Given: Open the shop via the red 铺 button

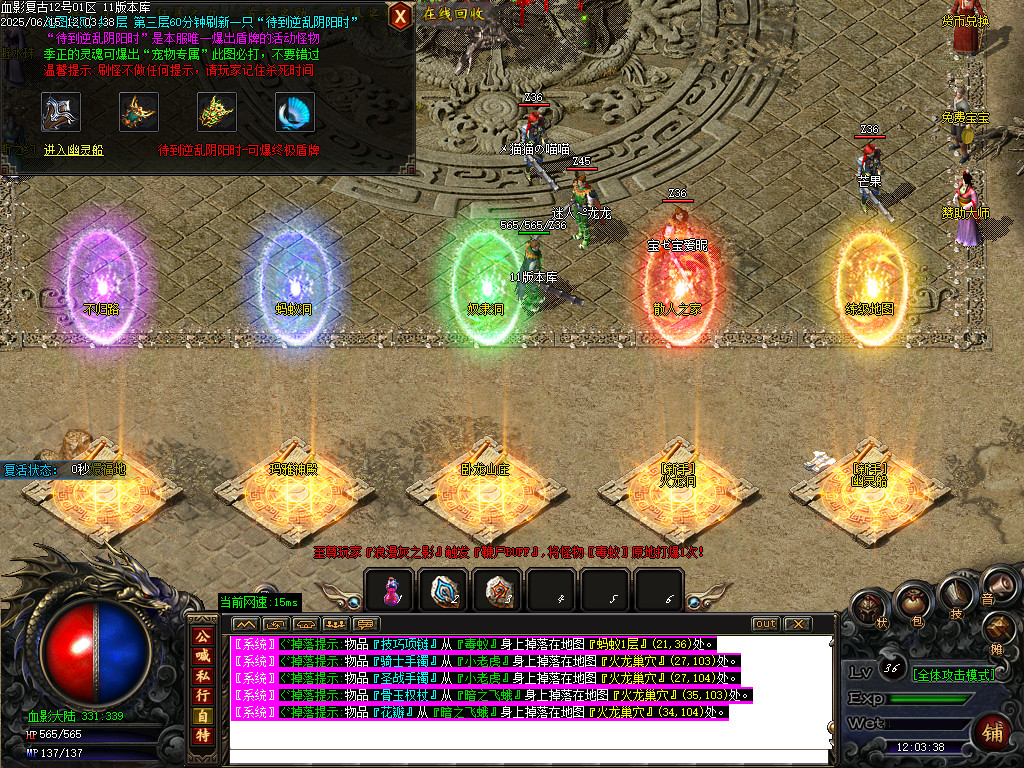Looking at the screenshot, I should tap(993, 732).
